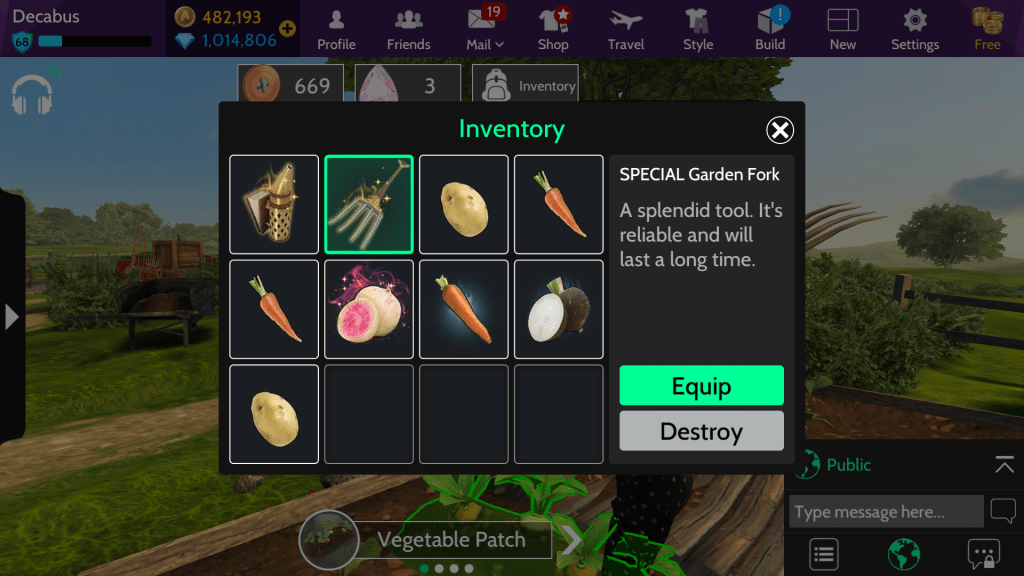Open the Settings gear

[914, 29]
